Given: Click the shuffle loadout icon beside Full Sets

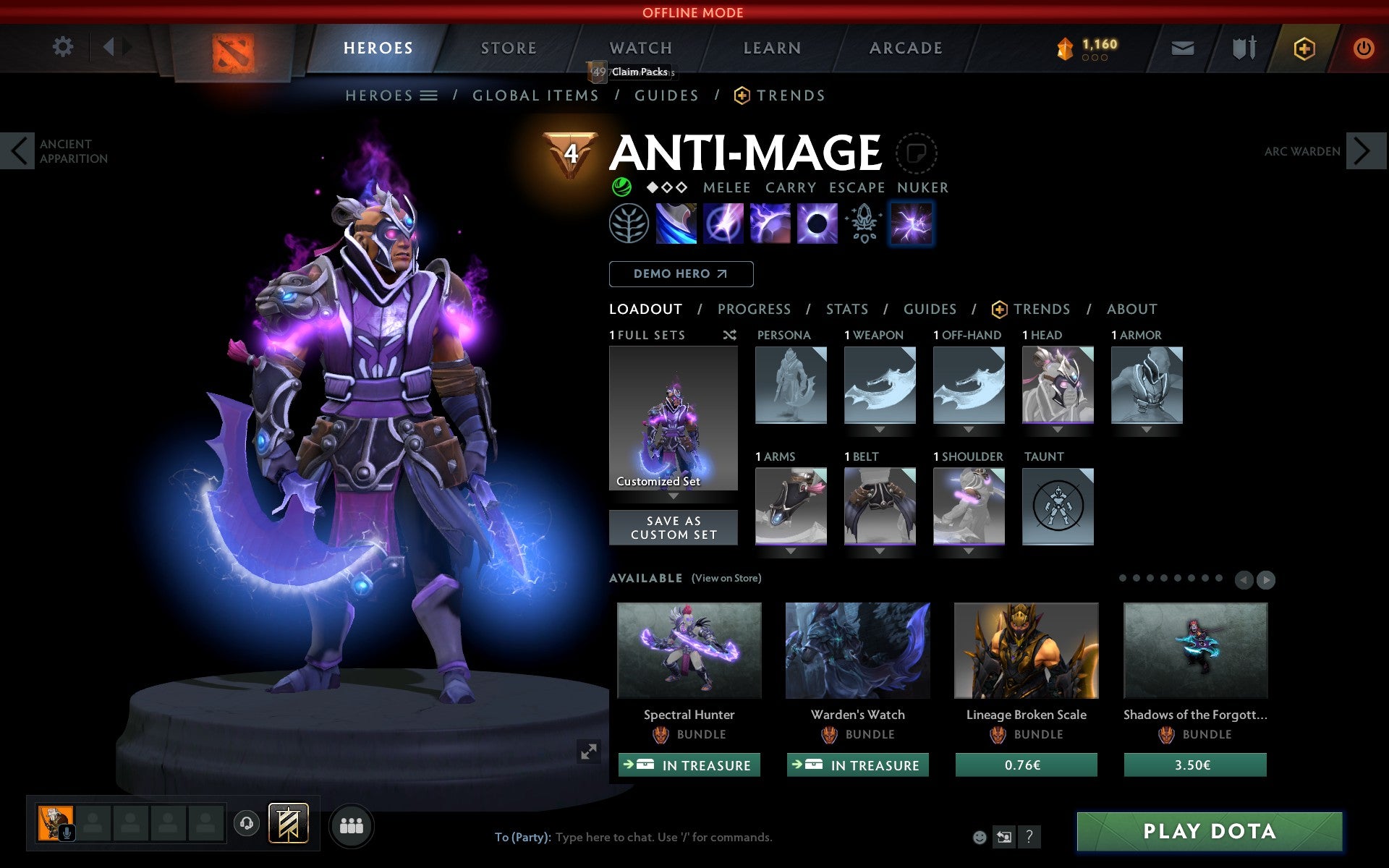Looking at the screenshot, I should click(729, 335).
